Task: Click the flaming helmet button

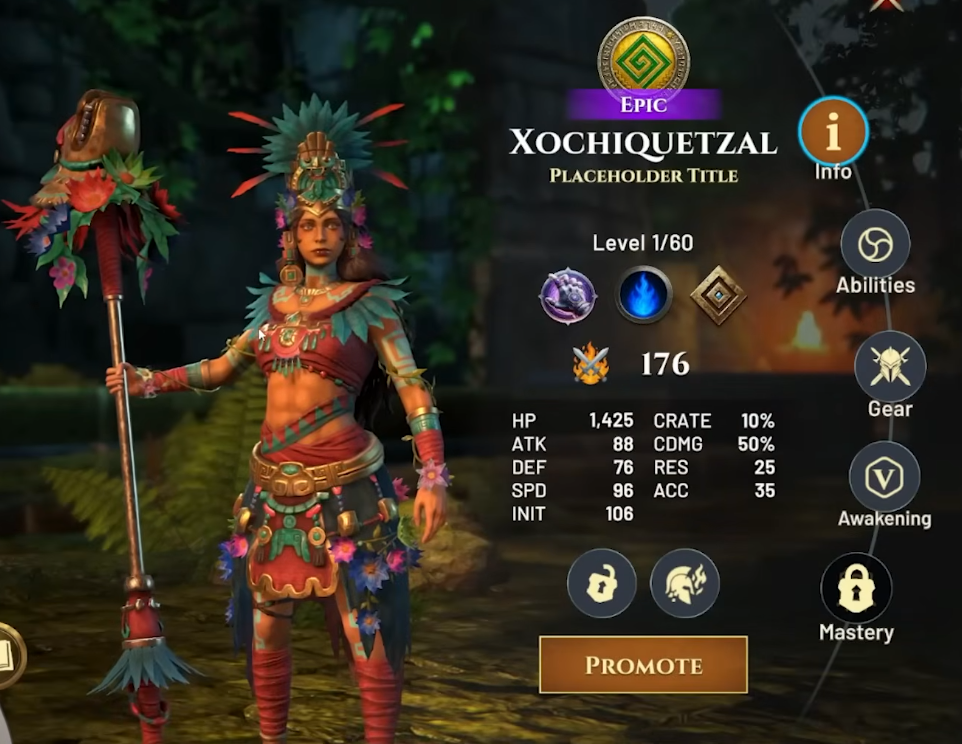Action: coord(685,583)
